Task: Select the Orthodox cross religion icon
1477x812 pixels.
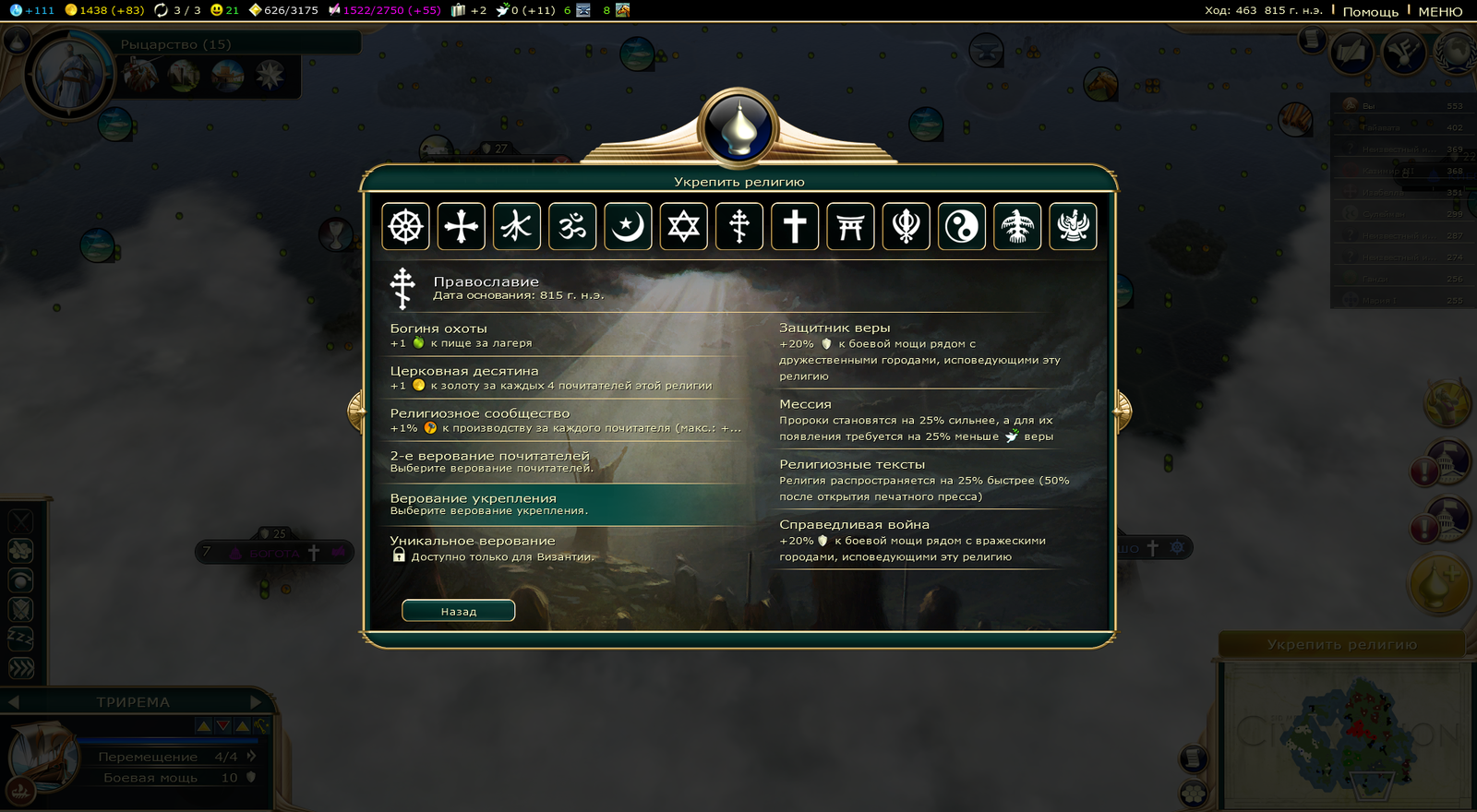Action: [x=739, y=226]
